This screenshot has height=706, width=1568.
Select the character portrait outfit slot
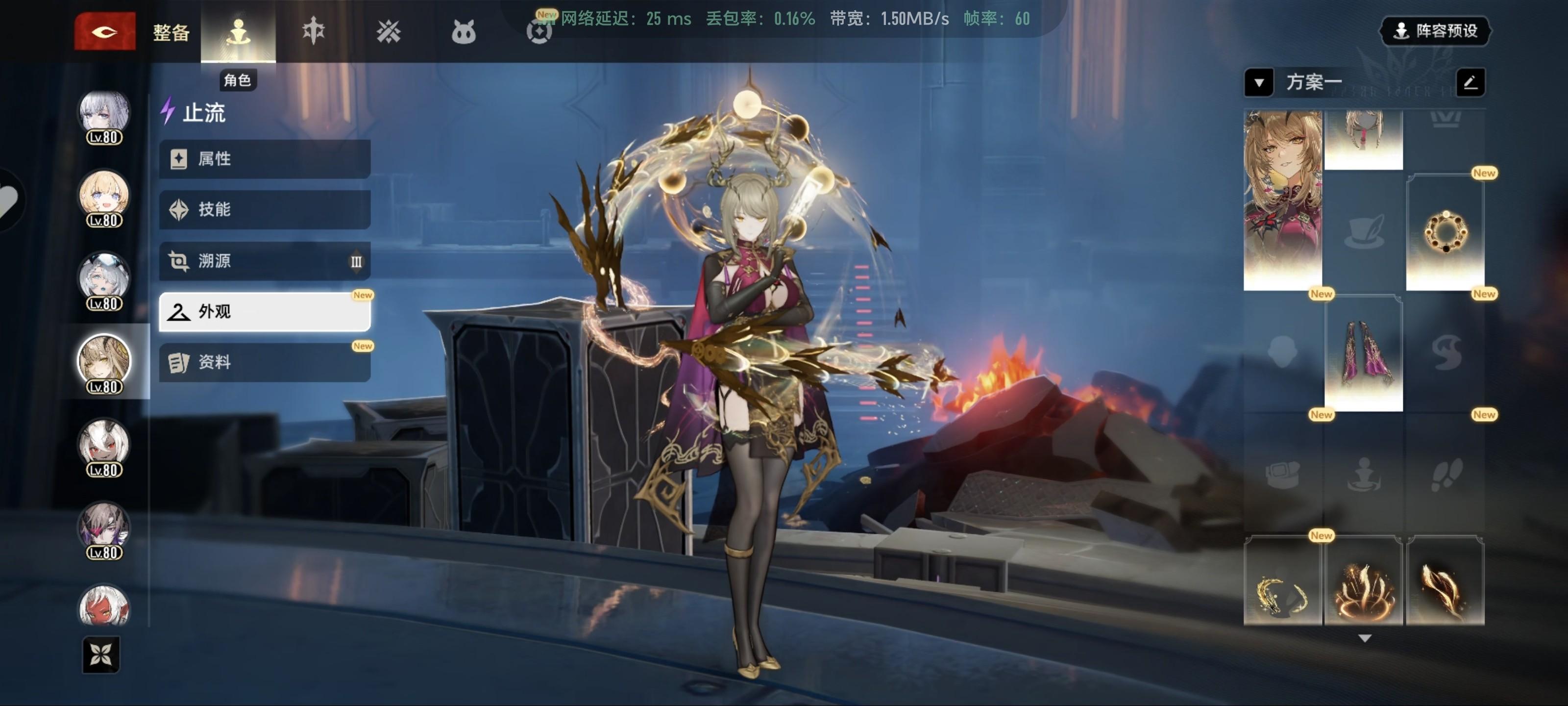1282,200
